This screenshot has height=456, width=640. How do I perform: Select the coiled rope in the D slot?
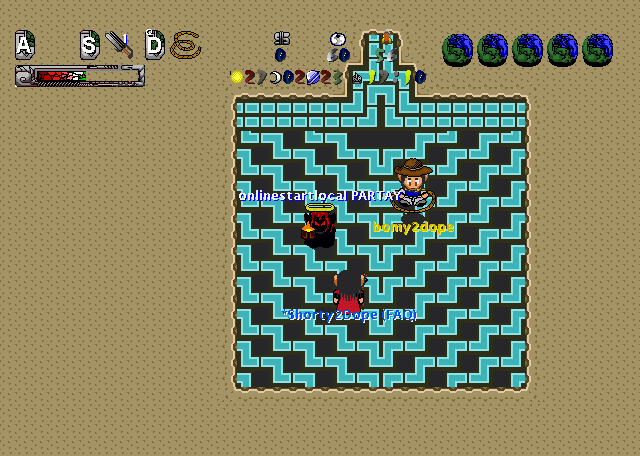tap(185, 45)
